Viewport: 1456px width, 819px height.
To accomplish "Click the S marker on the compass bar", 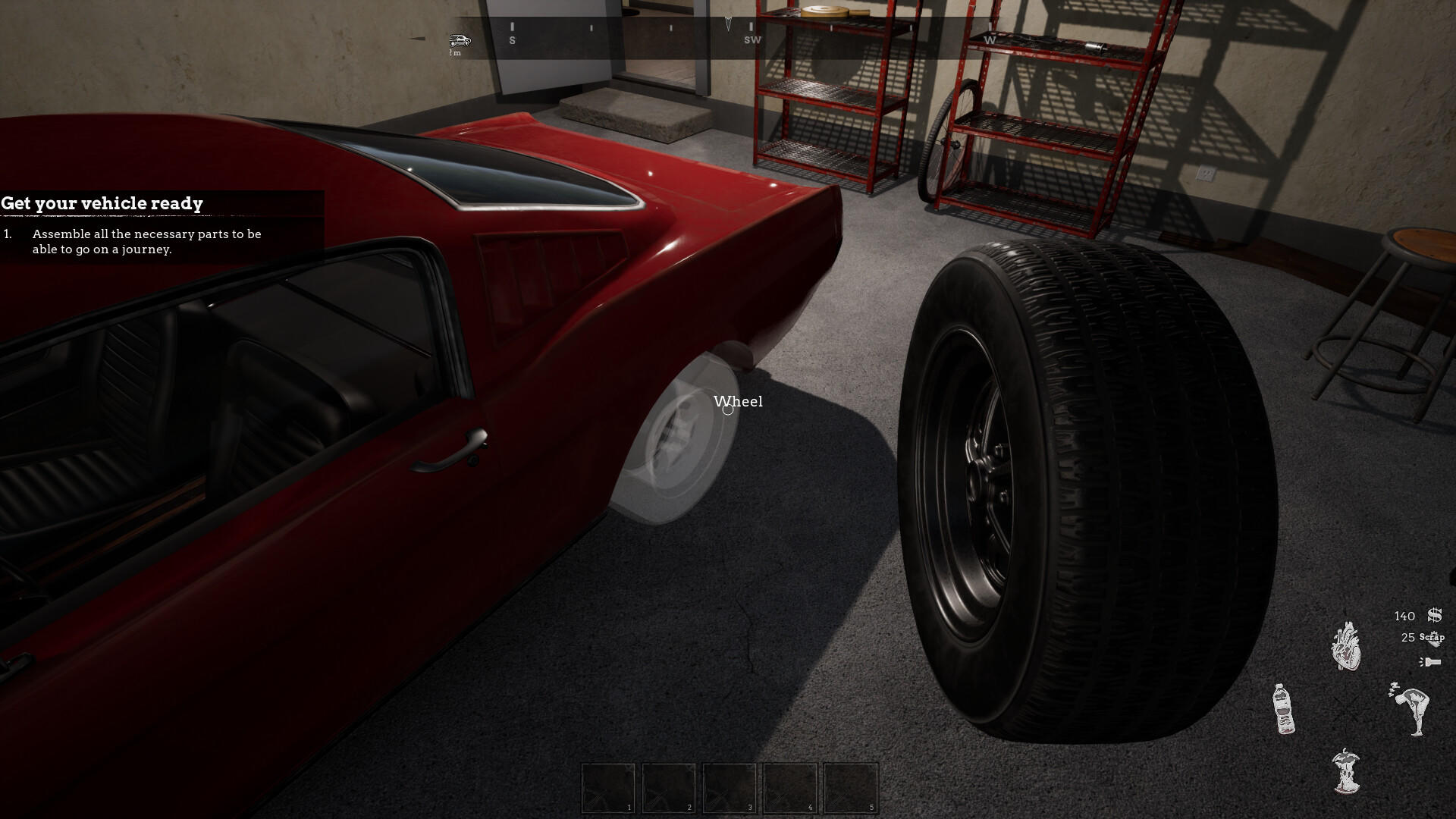I will tap(513, 39).
